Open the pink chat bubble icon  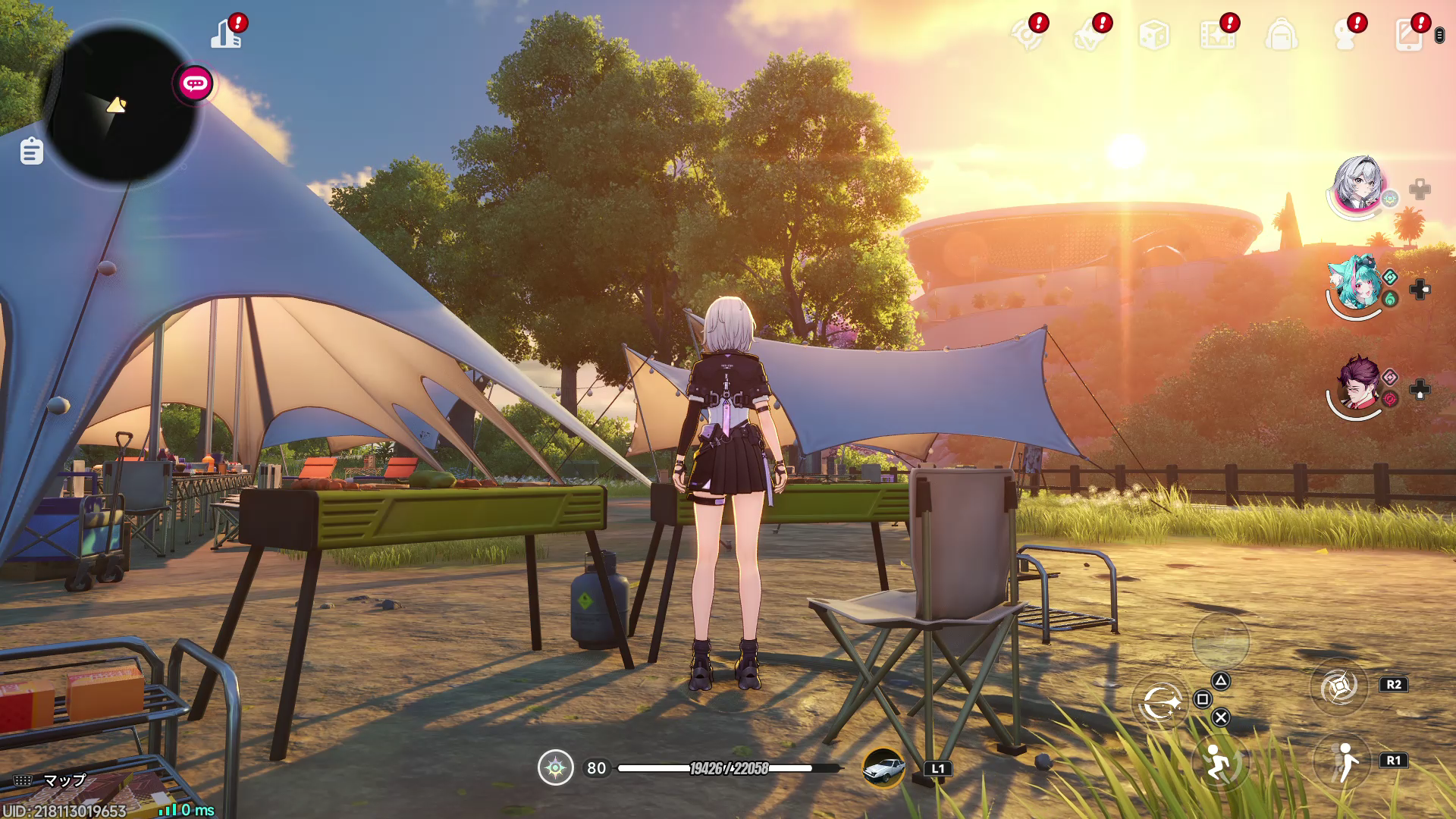(195, 83)
